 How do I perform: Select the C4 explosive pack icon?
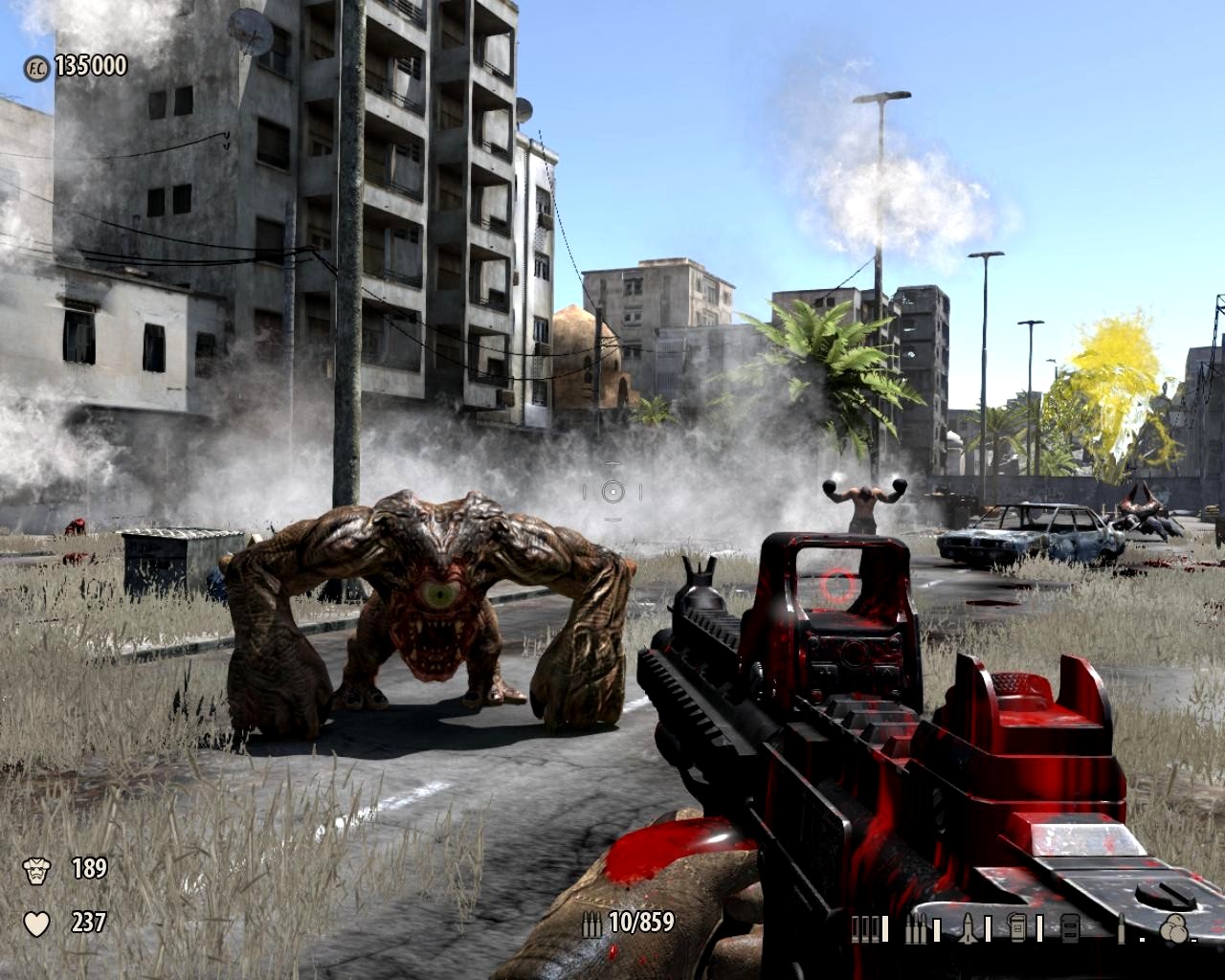pos(1018,928)
